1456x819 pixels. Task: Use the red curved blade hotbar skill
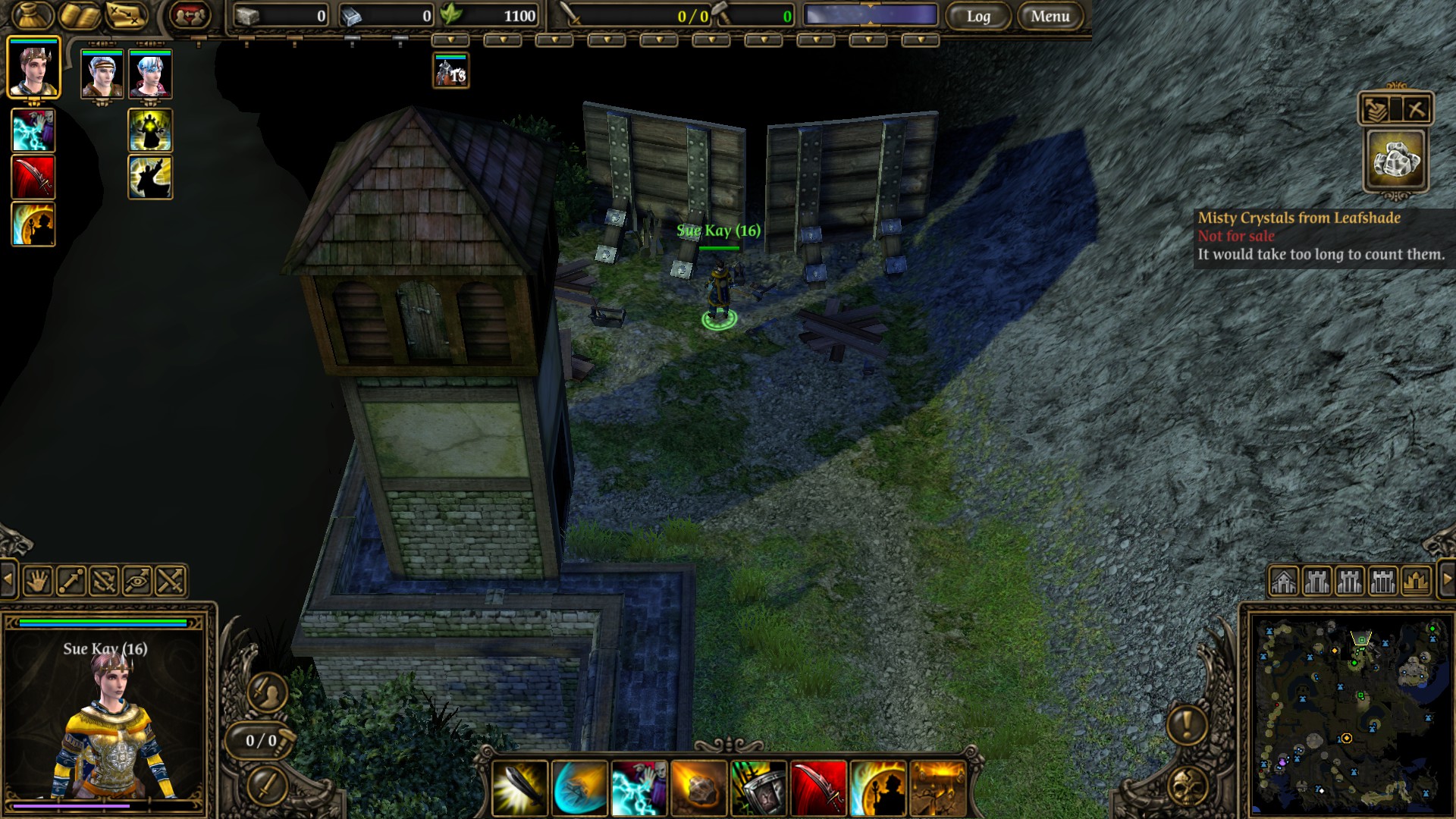(817, 789)
